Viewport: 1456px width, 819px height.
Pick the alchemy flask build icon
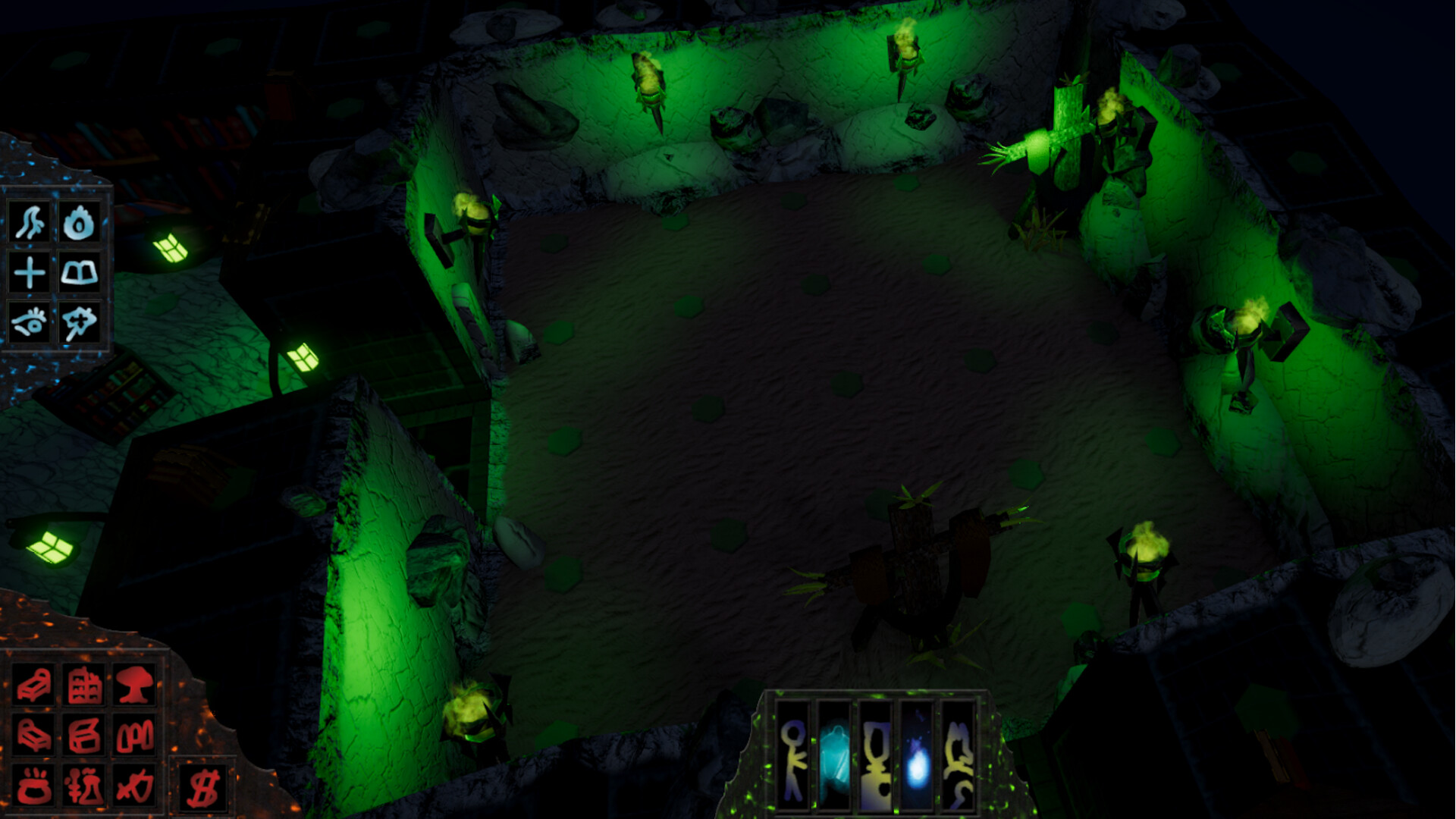[x=86, y=785]
